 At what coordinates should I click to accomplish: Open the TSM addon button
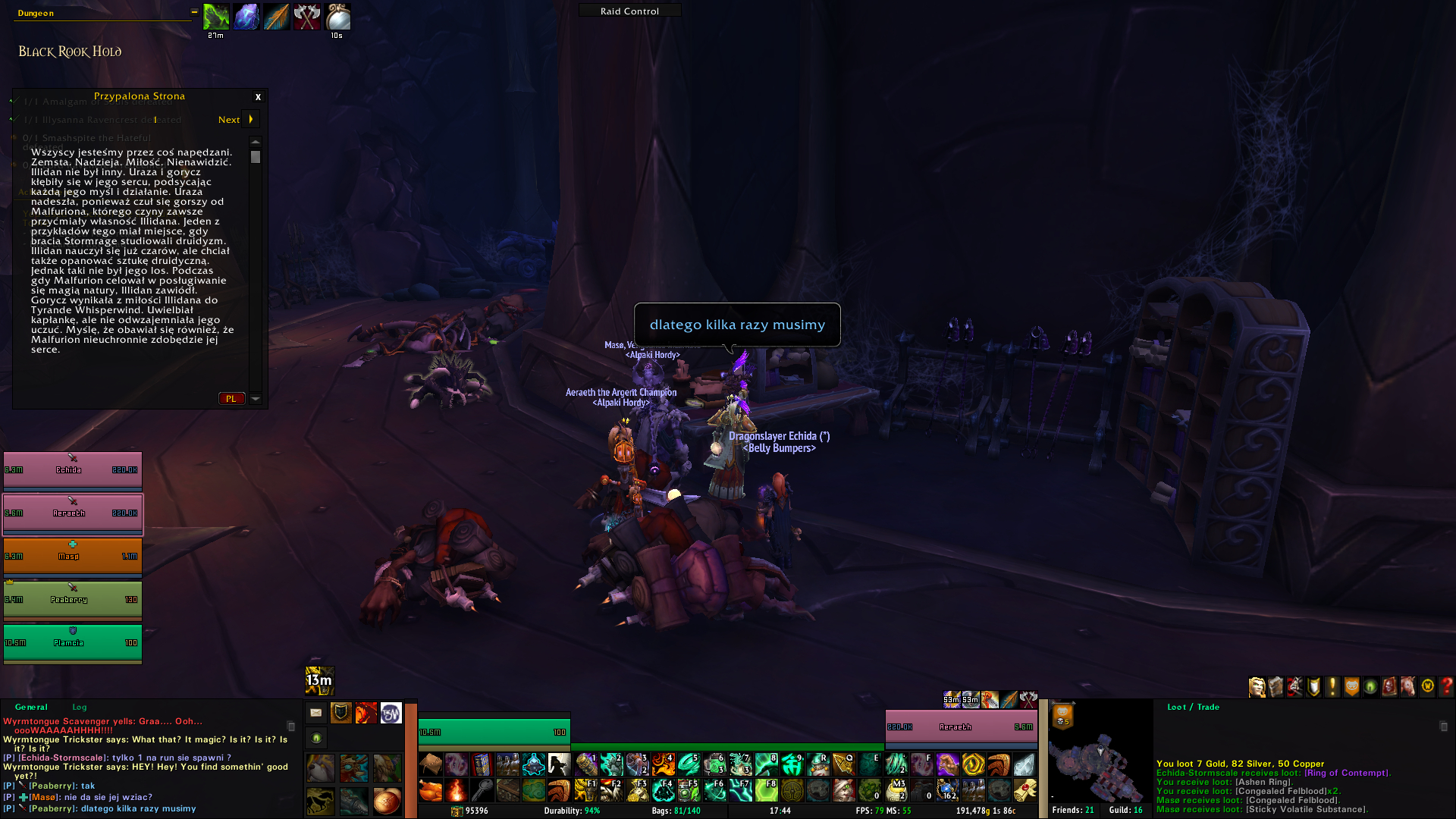[x=391, y=713]
